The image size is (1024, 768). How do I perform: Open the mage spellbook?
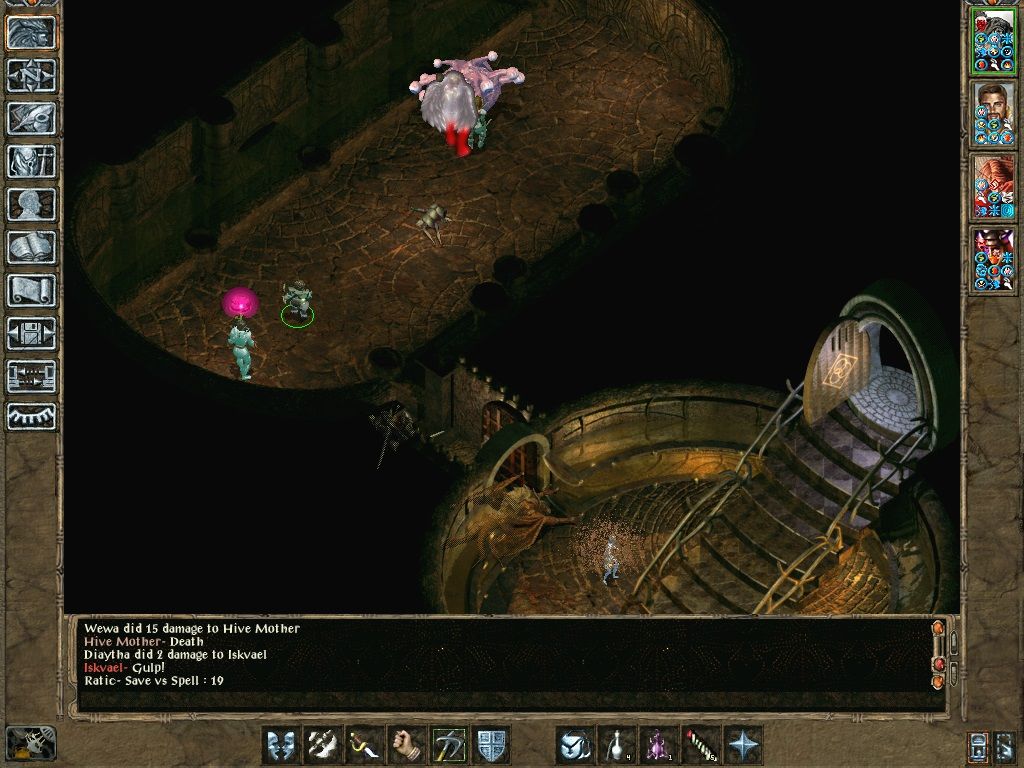click(32, 247)
